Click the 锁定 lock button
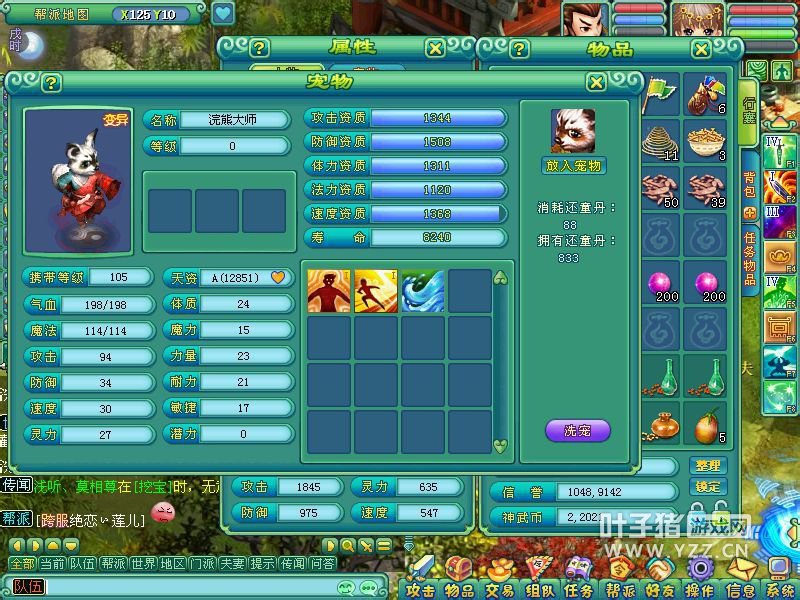The image size is (800, 600). coord(707,486)
